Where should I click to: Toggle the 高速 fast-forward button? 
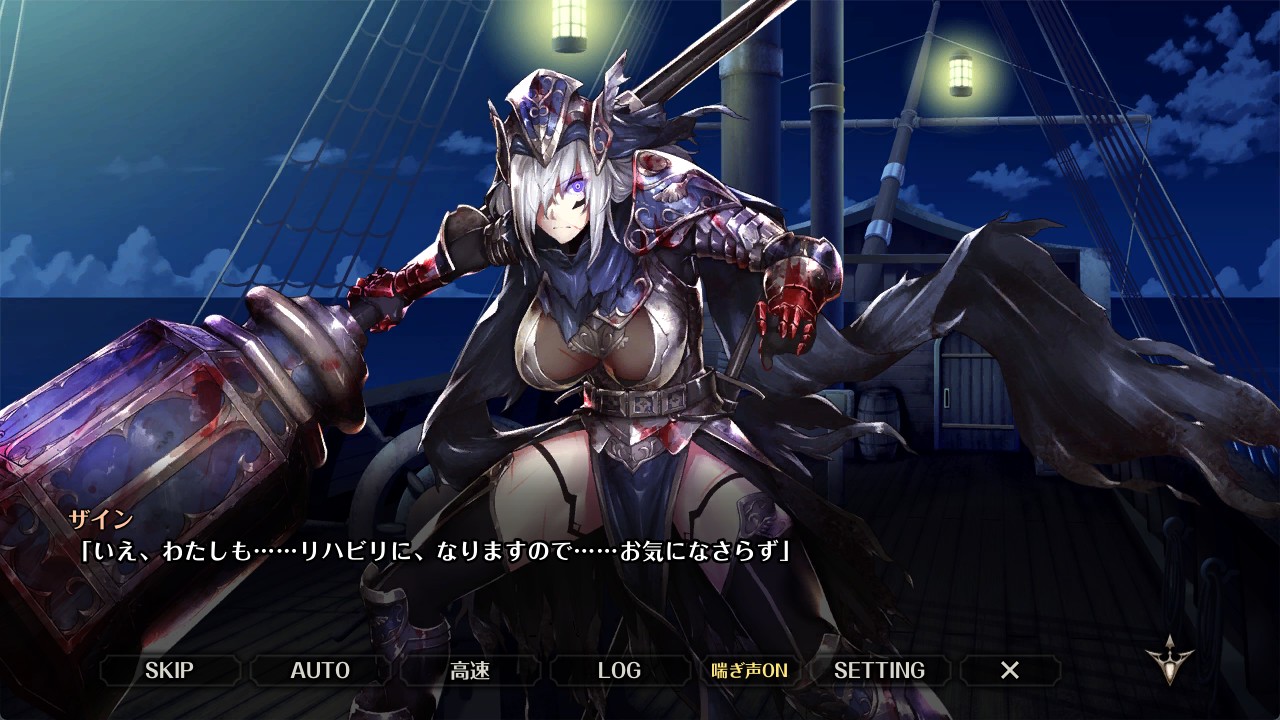470,670
